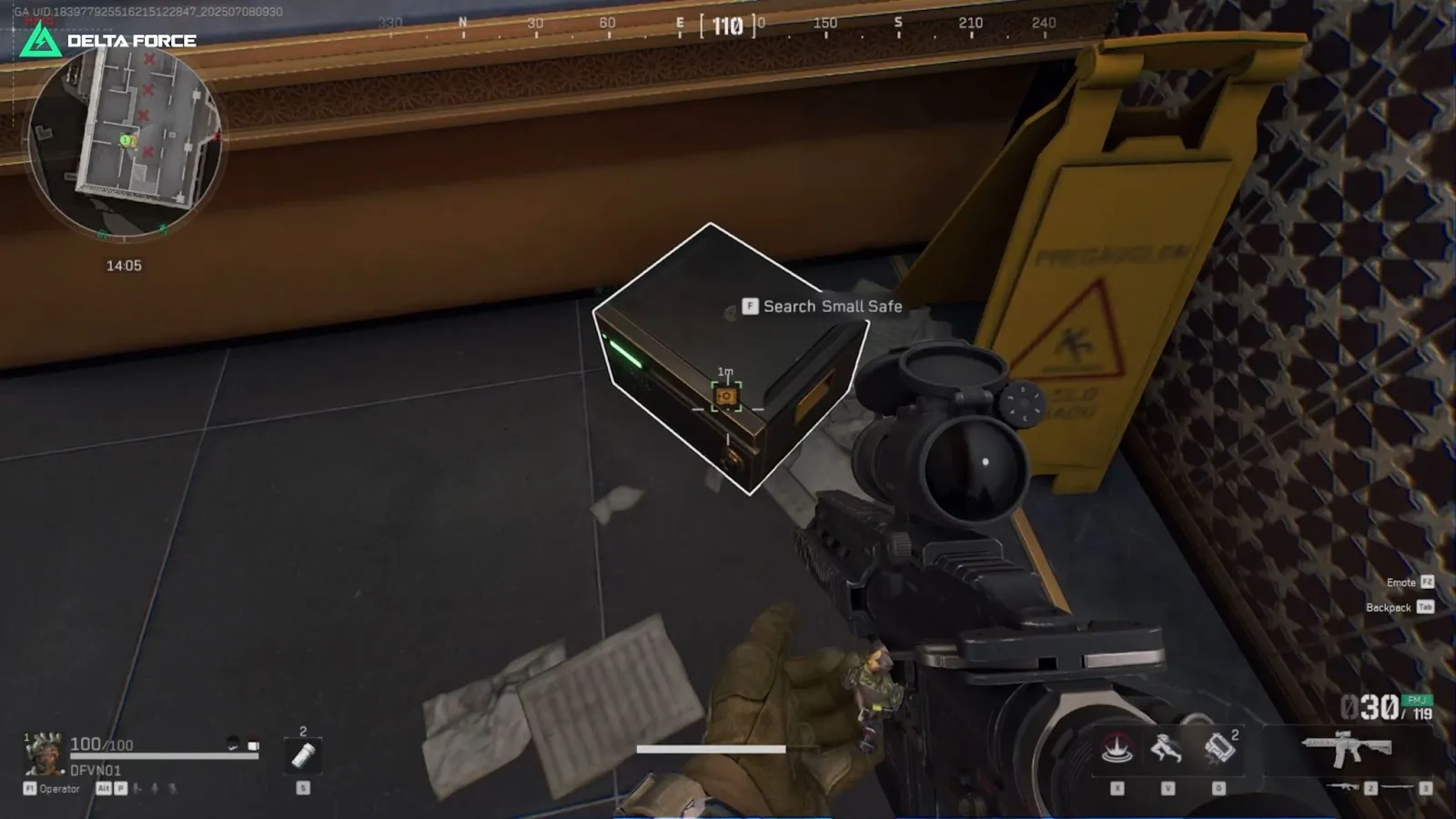Toggle the helmet status icon above the health bar

tap(232, 743)
